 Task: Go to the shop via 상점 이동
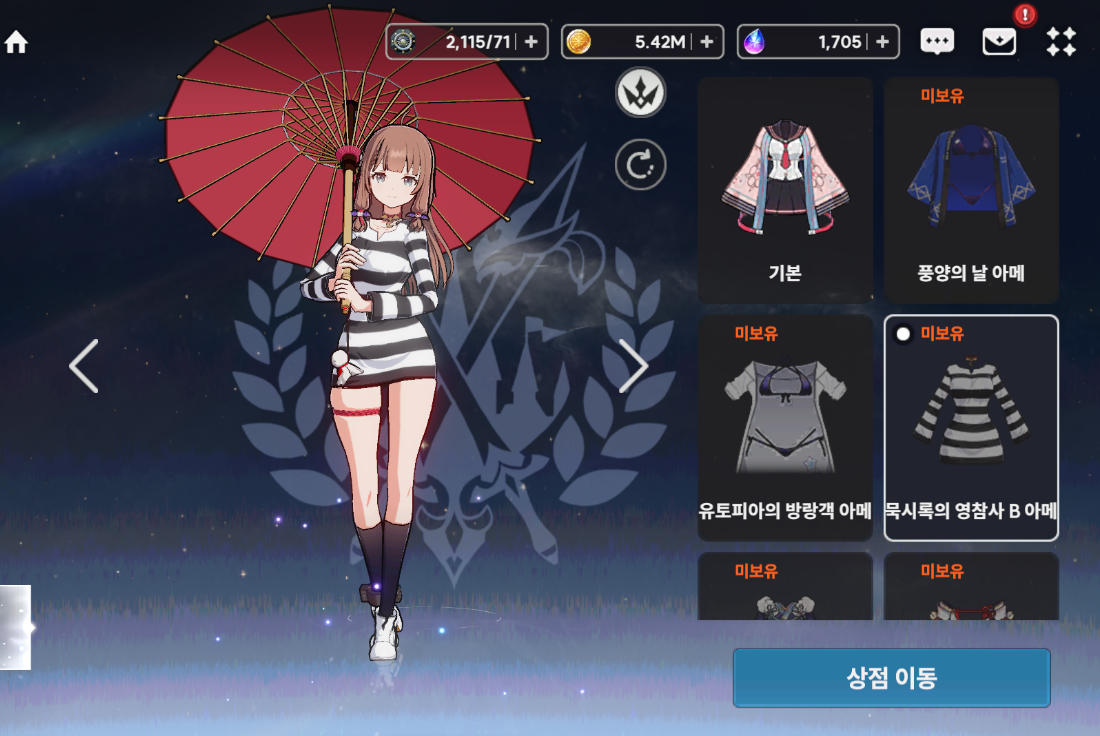tap(891, 678)
